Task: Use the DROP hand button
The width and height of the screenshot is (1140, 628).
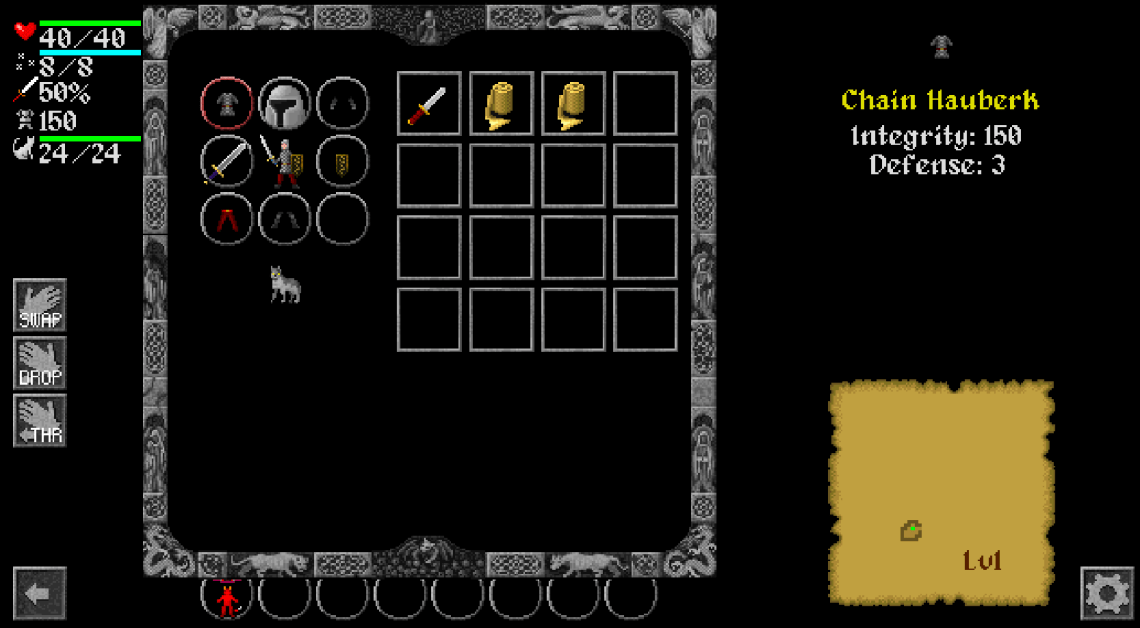Action: pos(40,363)
